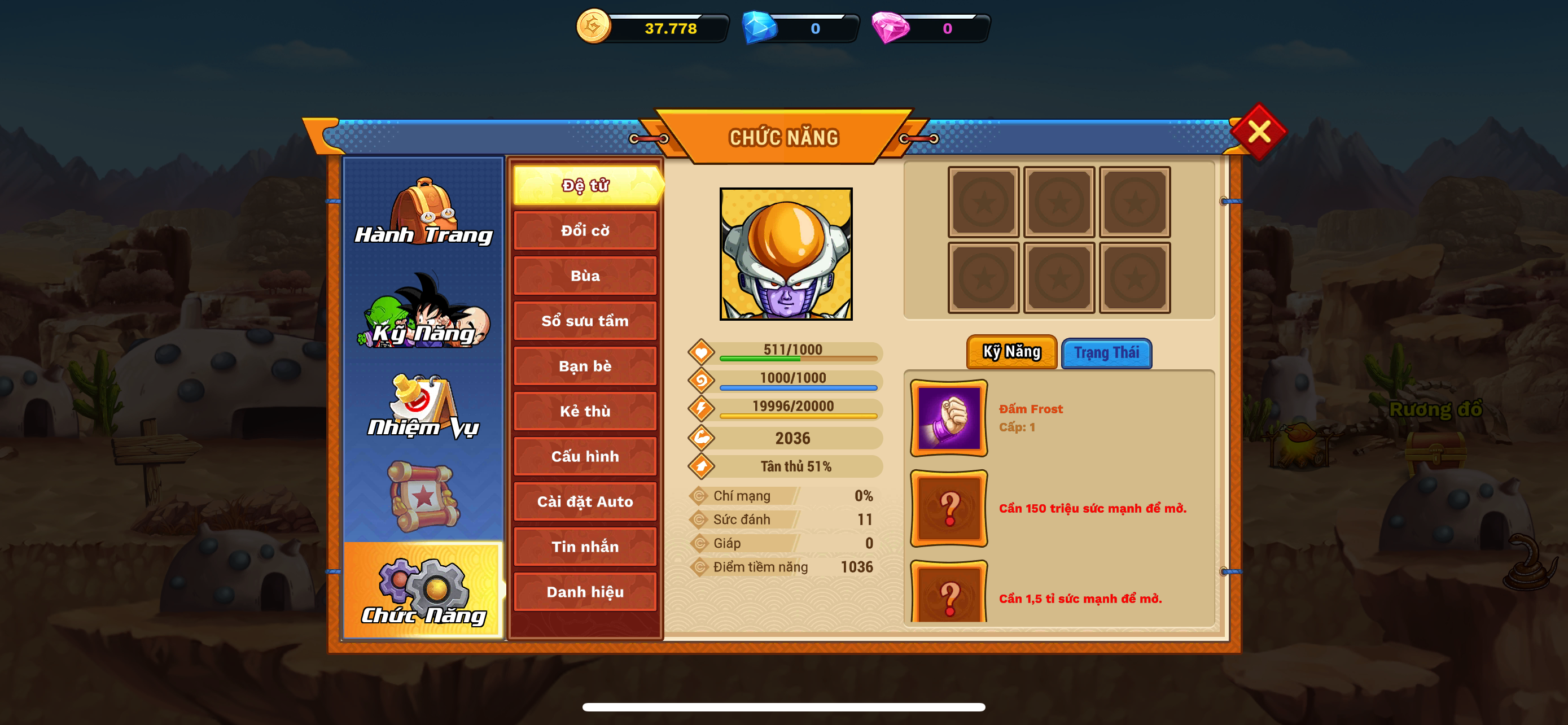This screenshot has width=1568, height=725.
Task: Switch to the Trạng Thái tab
Action: click(1106, 353)
